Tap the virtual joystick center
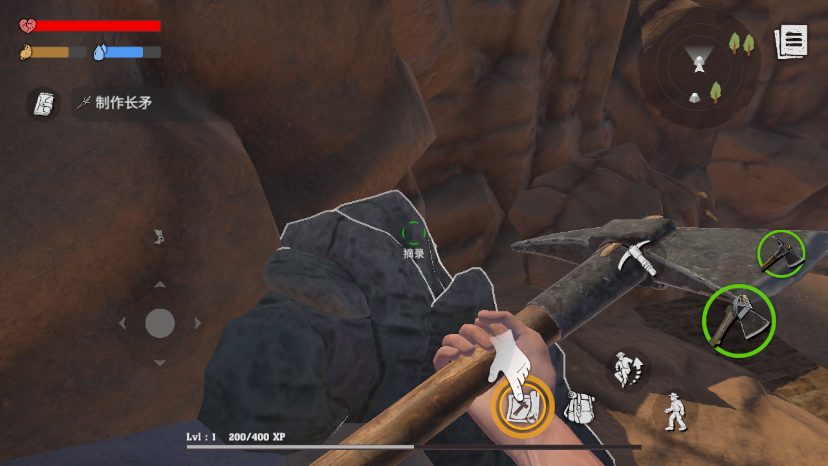828x466 pixels. pyautogui.click(x=160, y=323)
